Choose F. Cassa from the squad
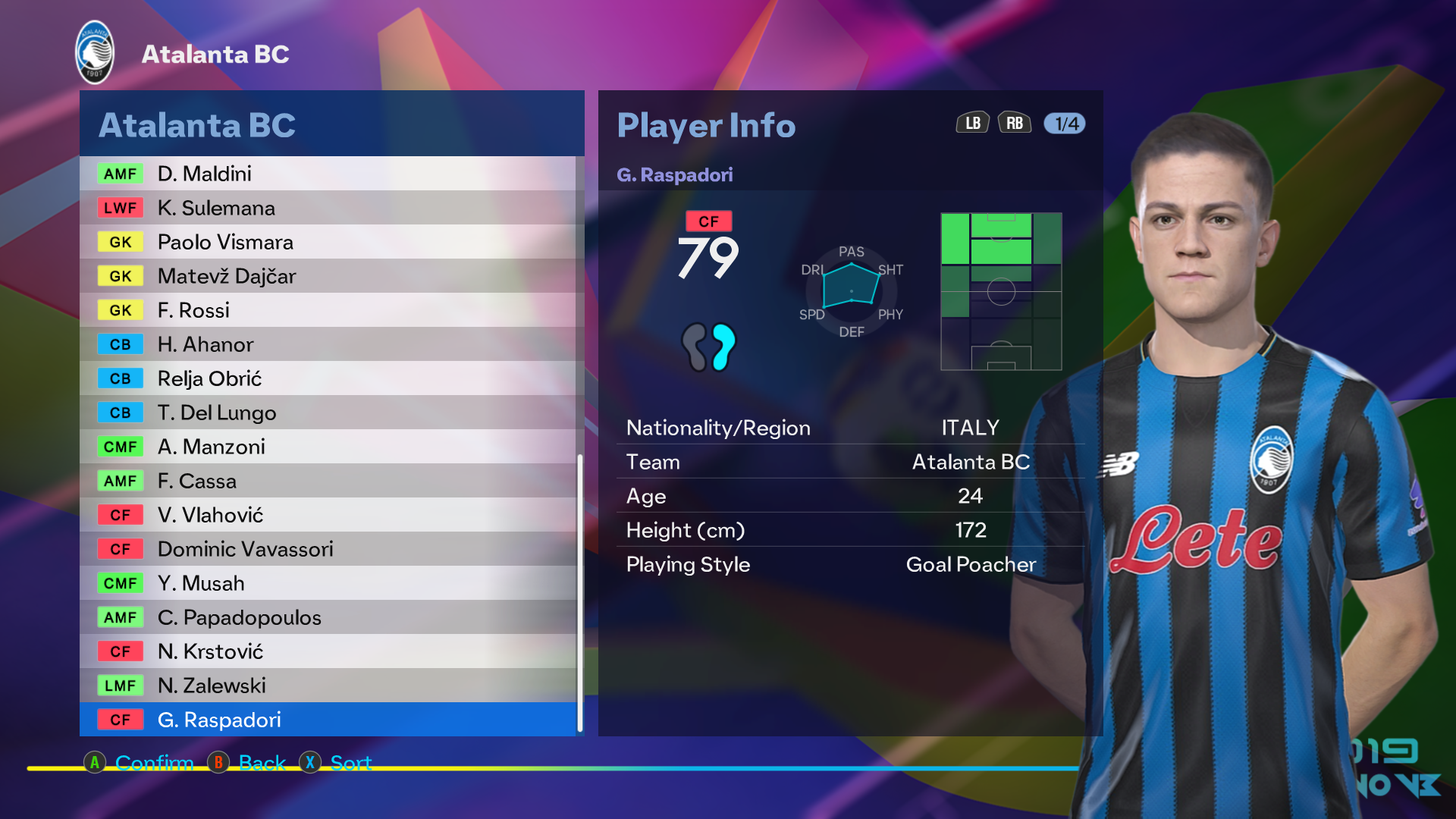The height and width of the screenshot is (819, 1456). 328,481
